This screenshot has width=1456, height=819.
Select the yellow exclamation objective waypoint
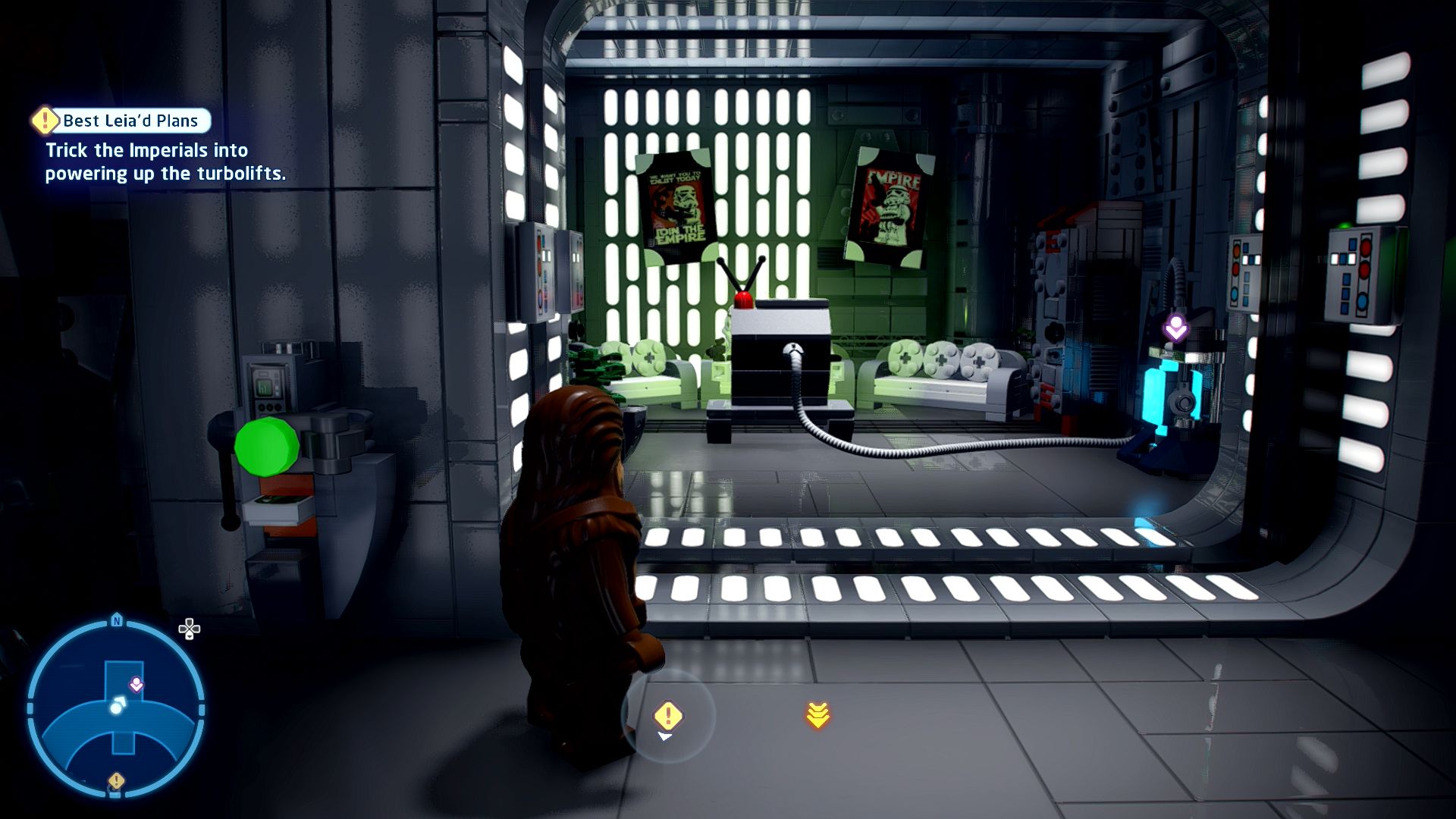(667, 715)
